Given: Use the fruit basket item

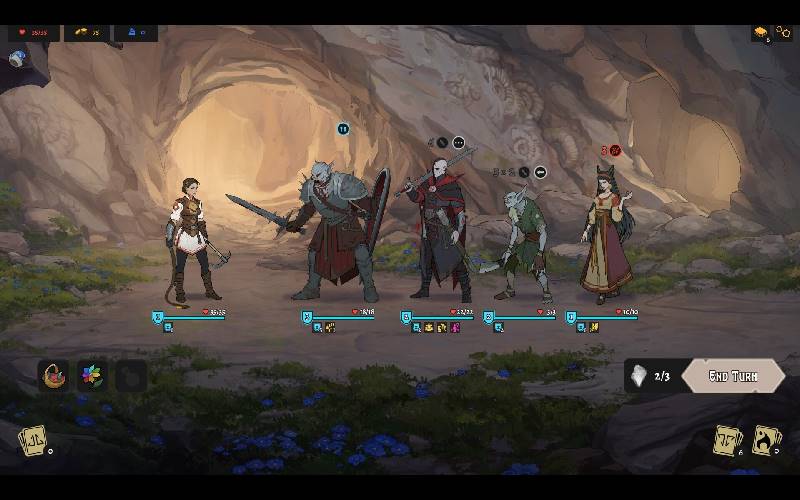Looking at the screenshot, I should (x=52, y=376).
